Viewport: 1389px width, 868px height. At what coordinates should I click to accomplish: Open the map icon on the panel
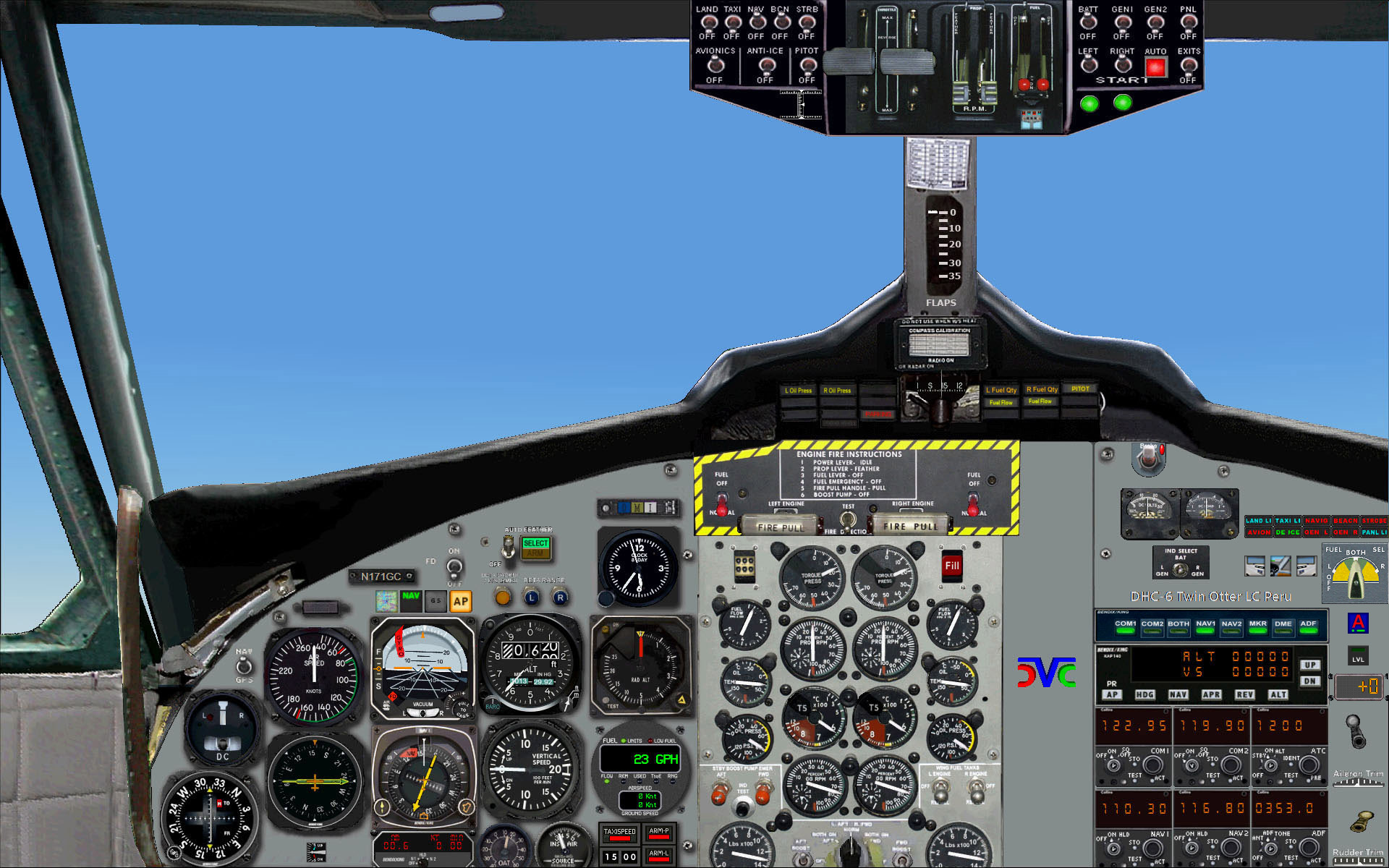click(x=386, y=600)
